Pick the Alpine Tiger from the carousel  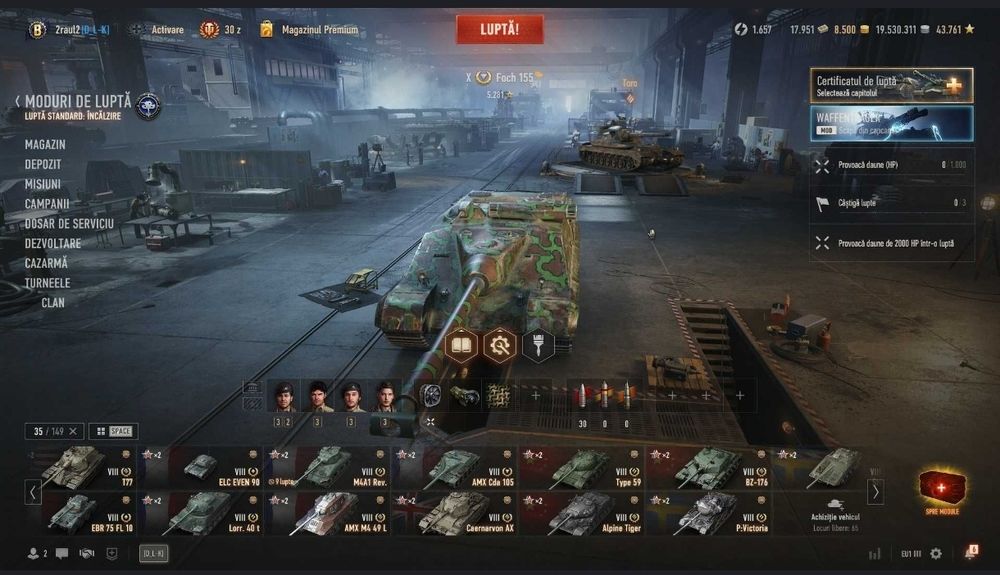[x=581, y=513]
